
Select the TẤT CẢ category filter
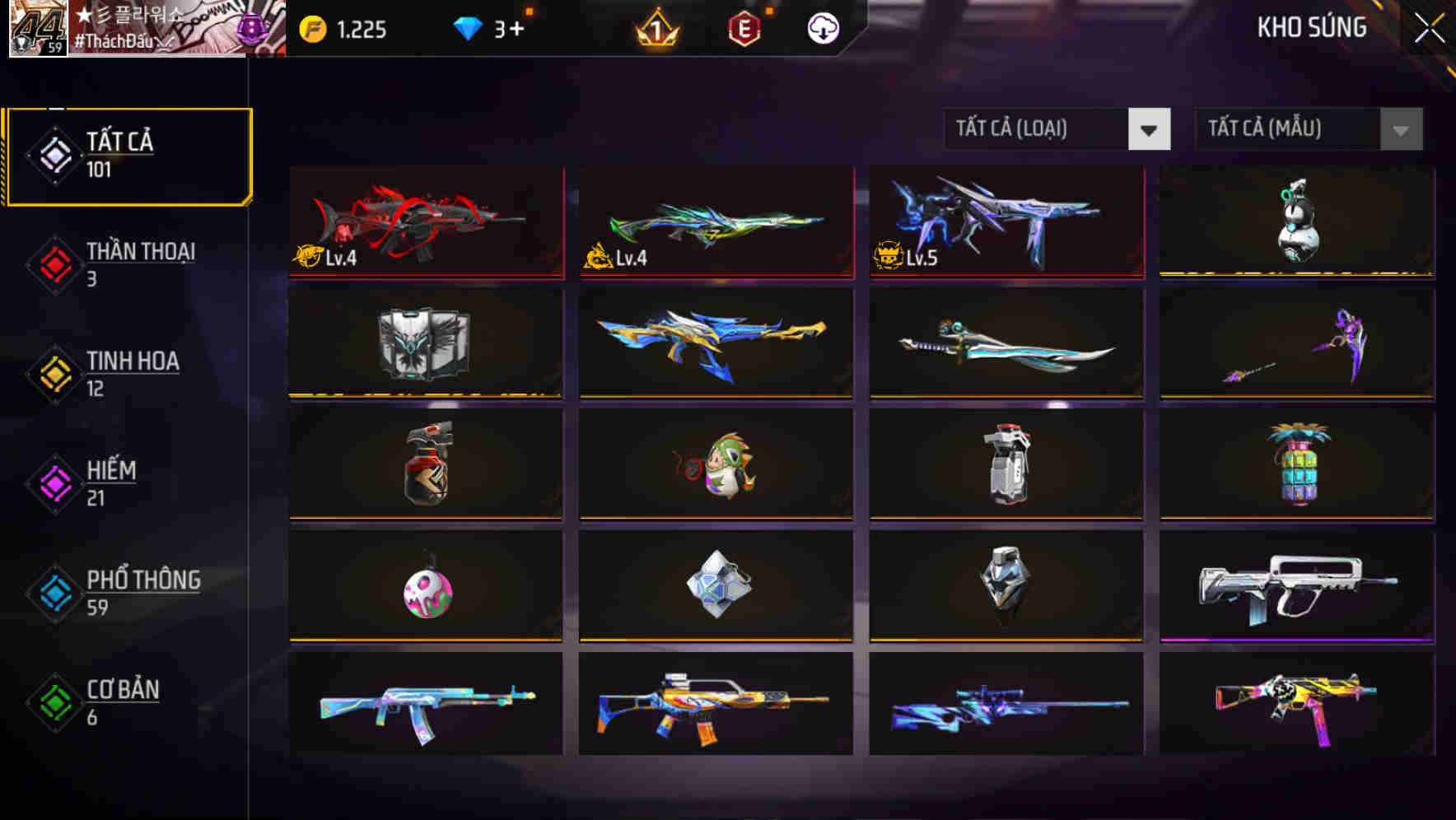coord(128,155)
